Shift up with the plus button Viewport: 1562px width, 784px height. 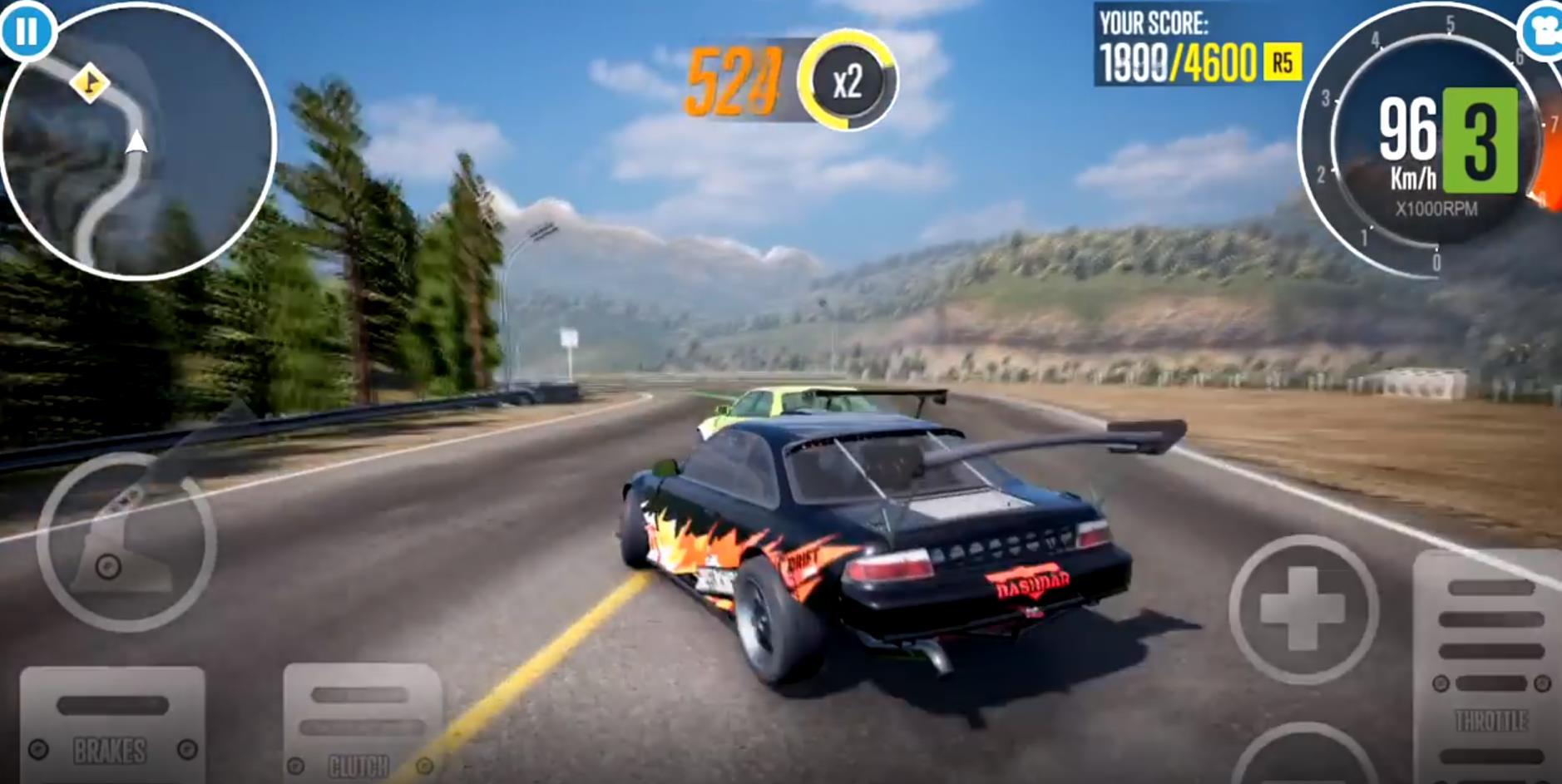(1302, 609)
